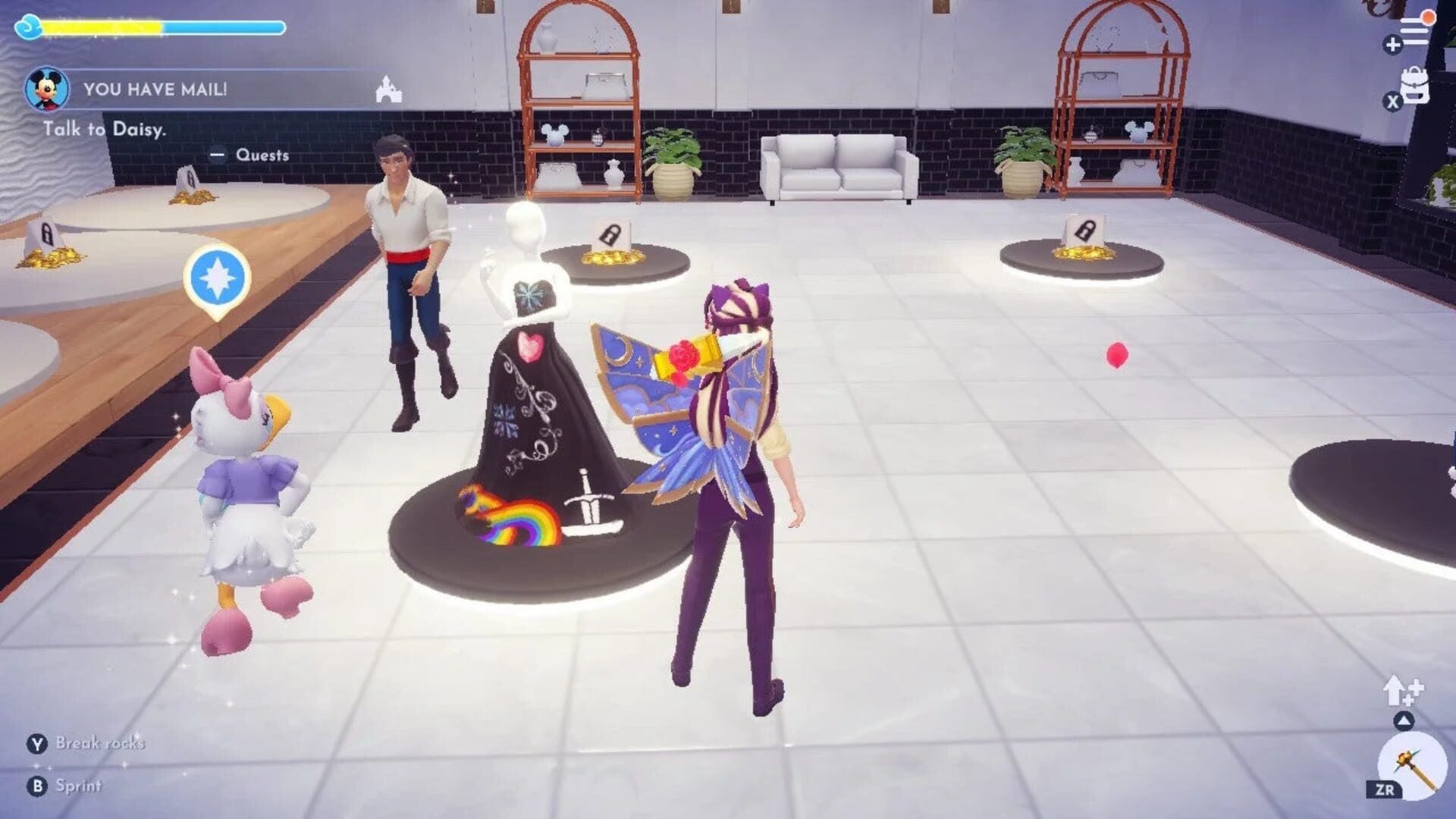Expand the tool selector triangle above the pickaxe
Image resolution: width=1456 pixels, height=819 pixels.
(1403, 719)
